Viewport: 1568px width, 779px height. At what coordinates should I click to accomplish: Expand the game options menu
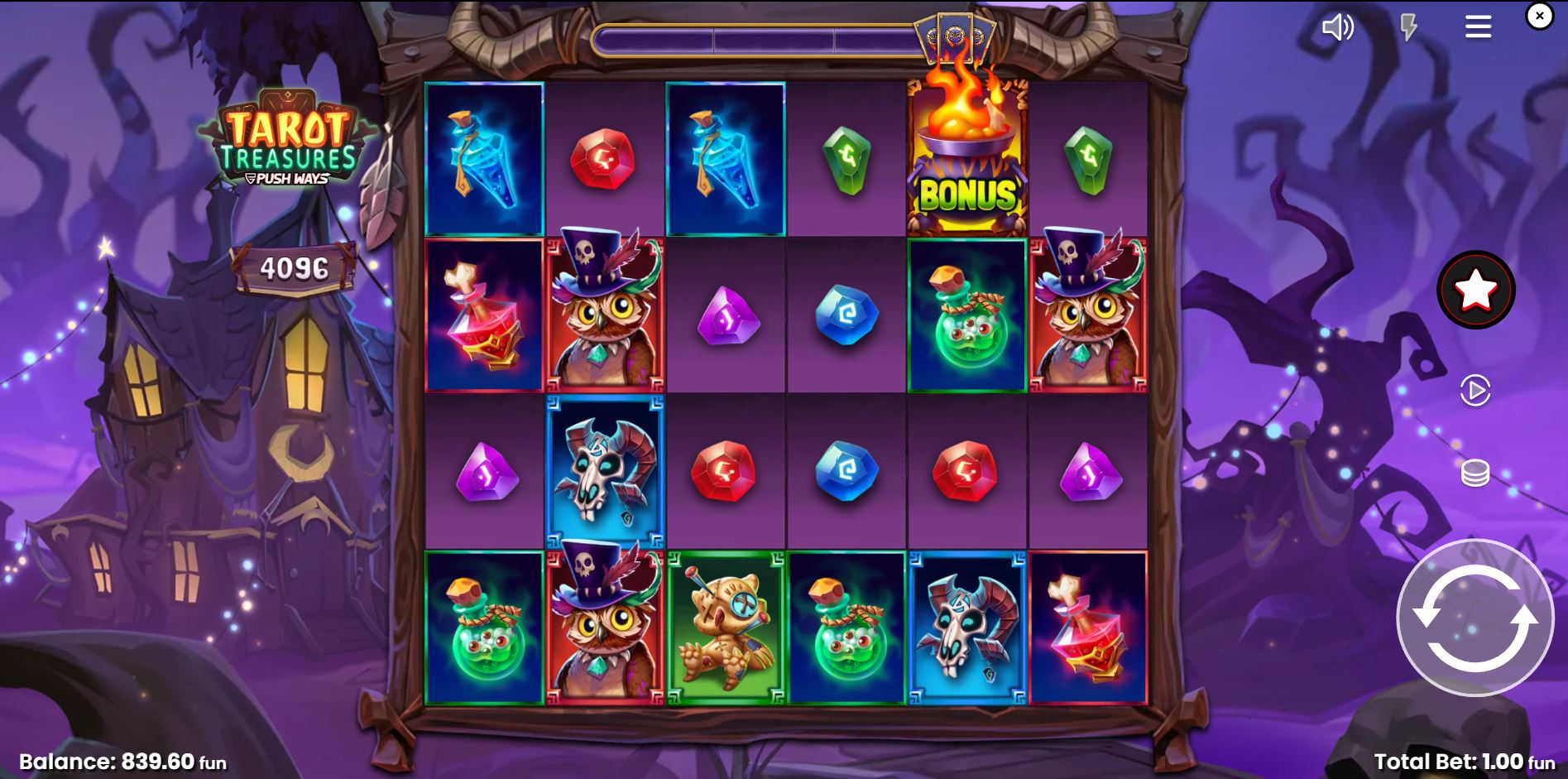(x=1477, y=26)
